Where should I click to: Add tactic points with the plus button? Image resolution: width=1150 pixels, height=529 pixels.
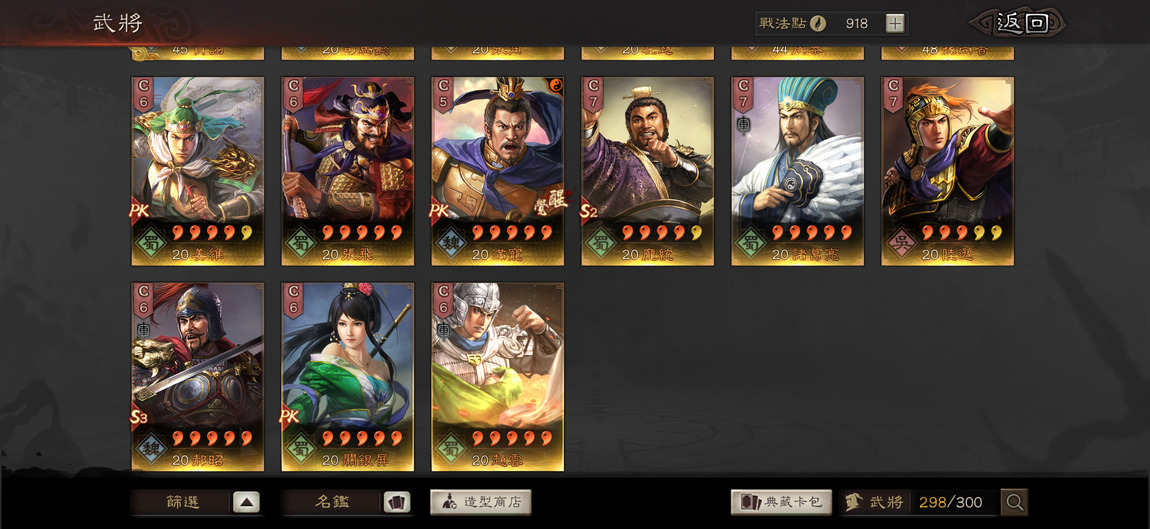[895, 23]
